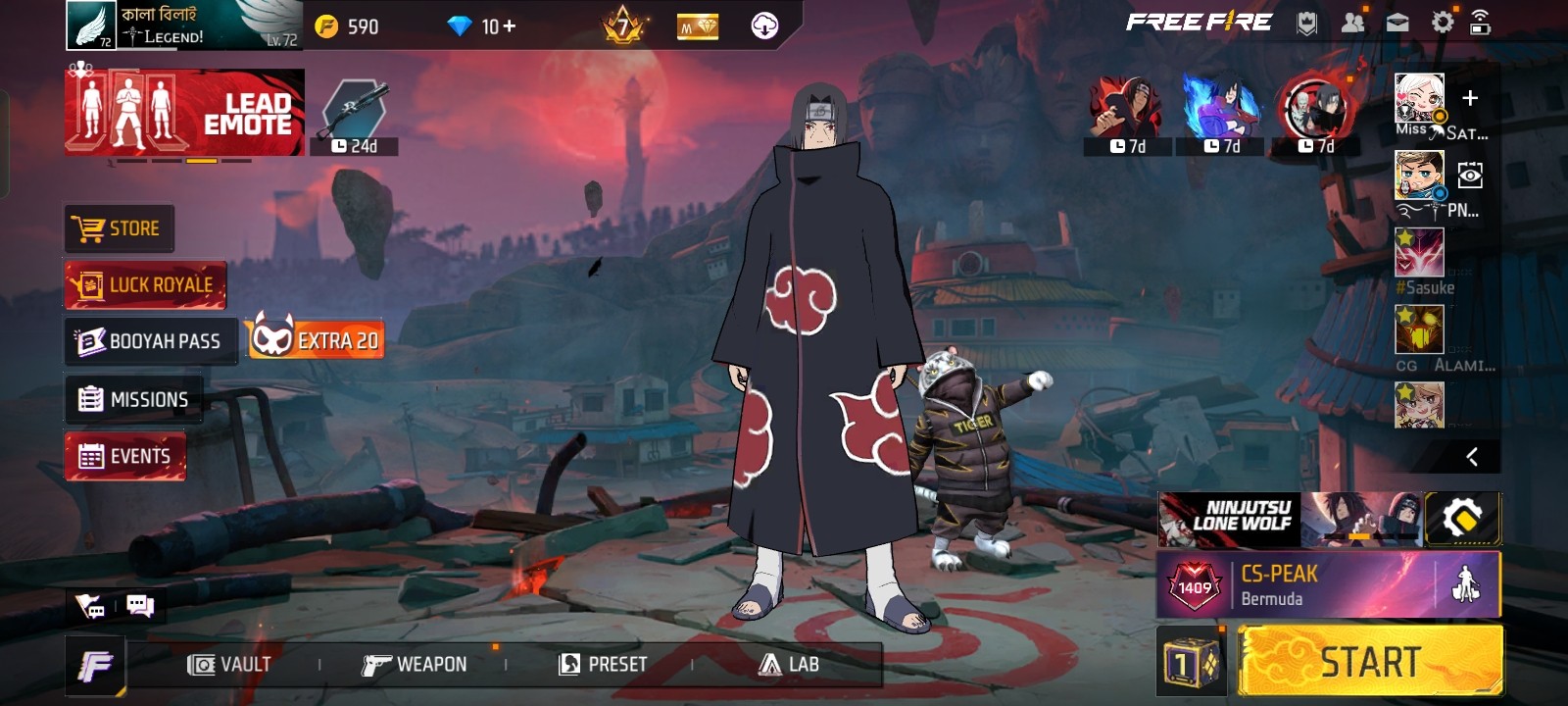This screenshot has width=1568, height=706.
Task: Open the chat speech bubble icon
Action: click(x=140, y=606)
